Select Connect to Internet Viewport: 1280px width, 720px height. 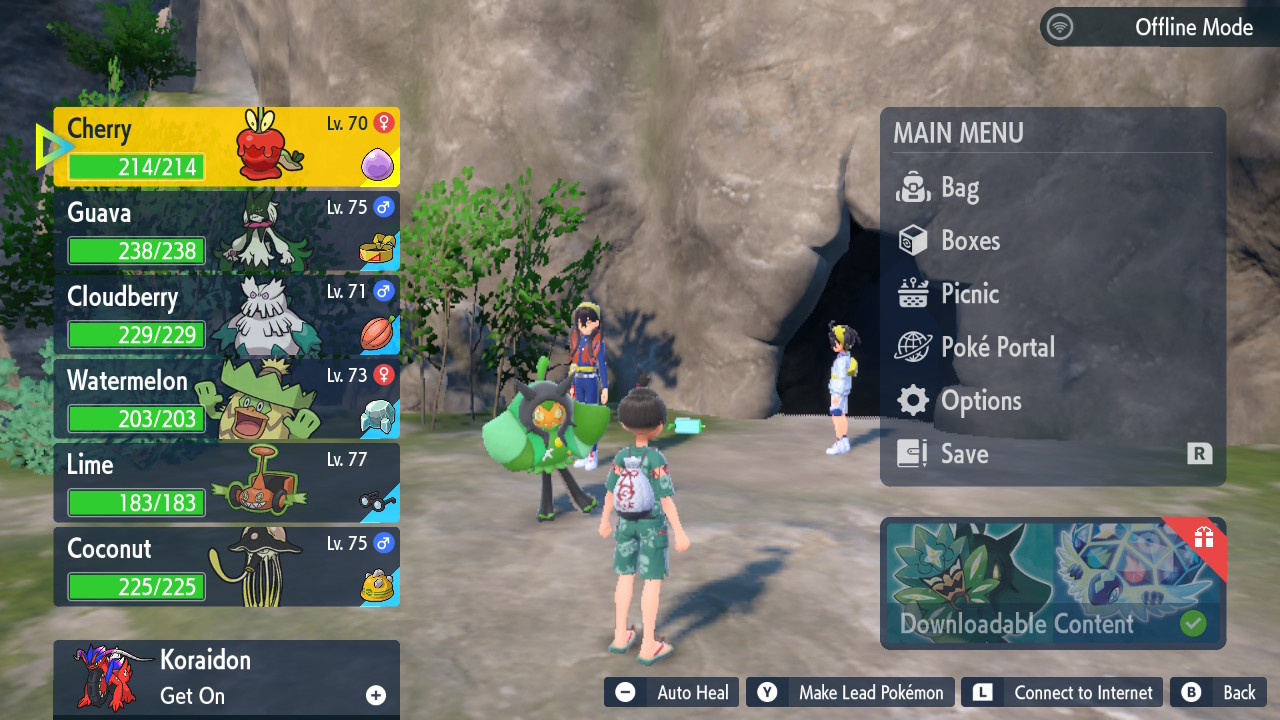[x=1064, y=693]
